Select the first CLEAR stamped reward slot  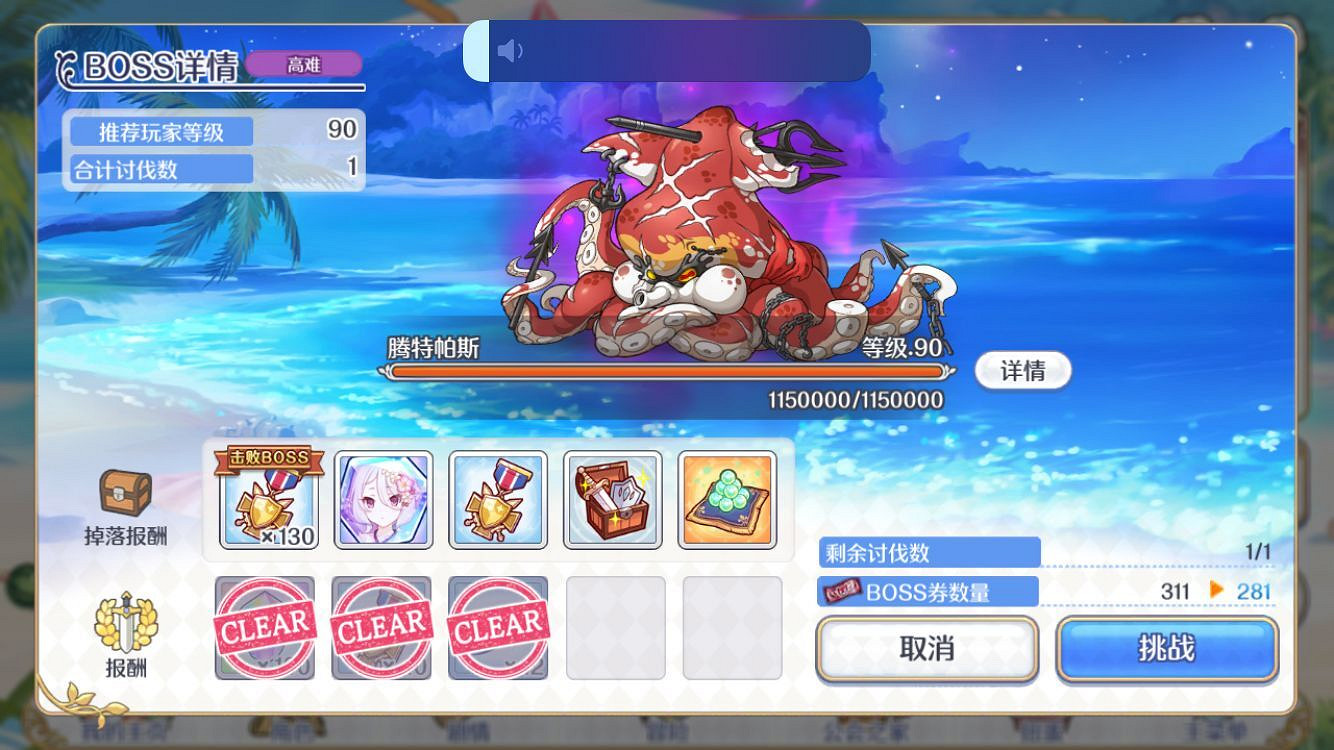click(265, 628)
